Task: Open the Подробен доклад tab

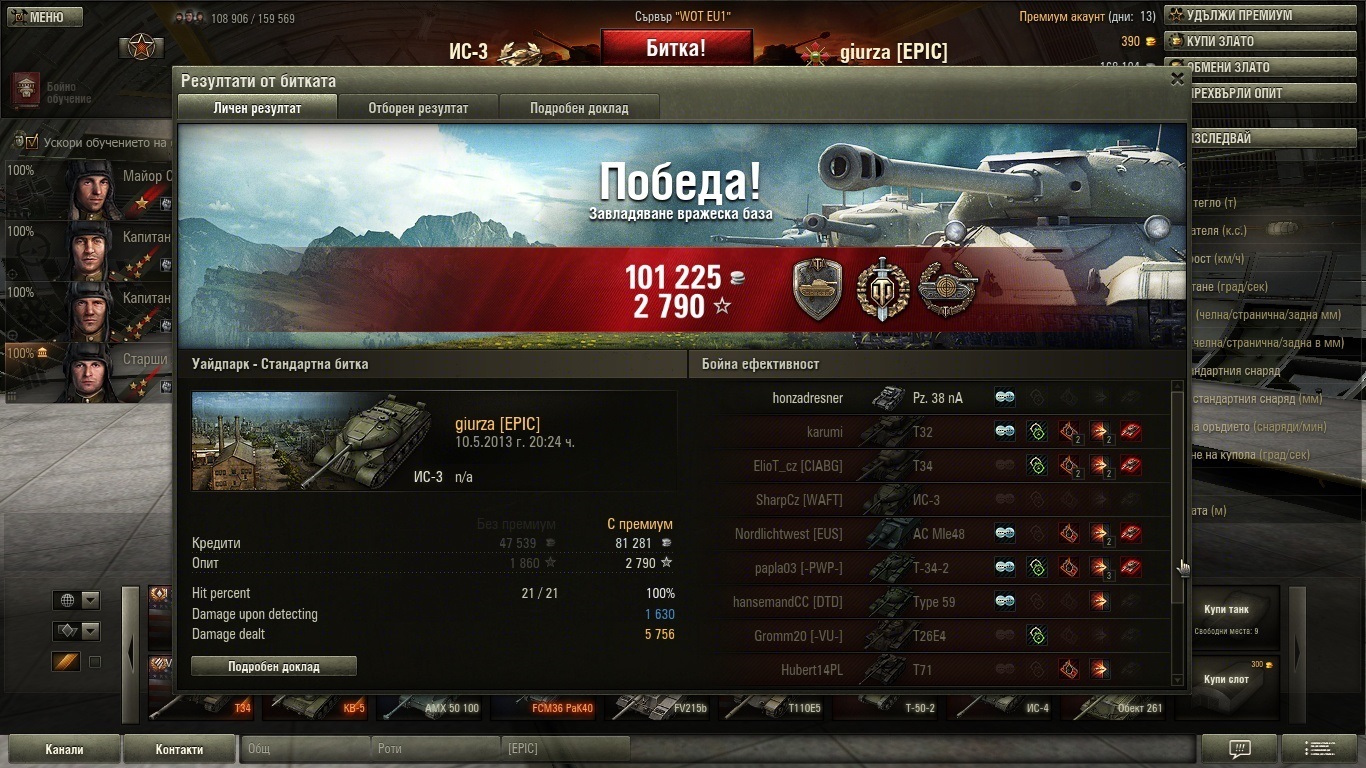Action: click(579, 108)
